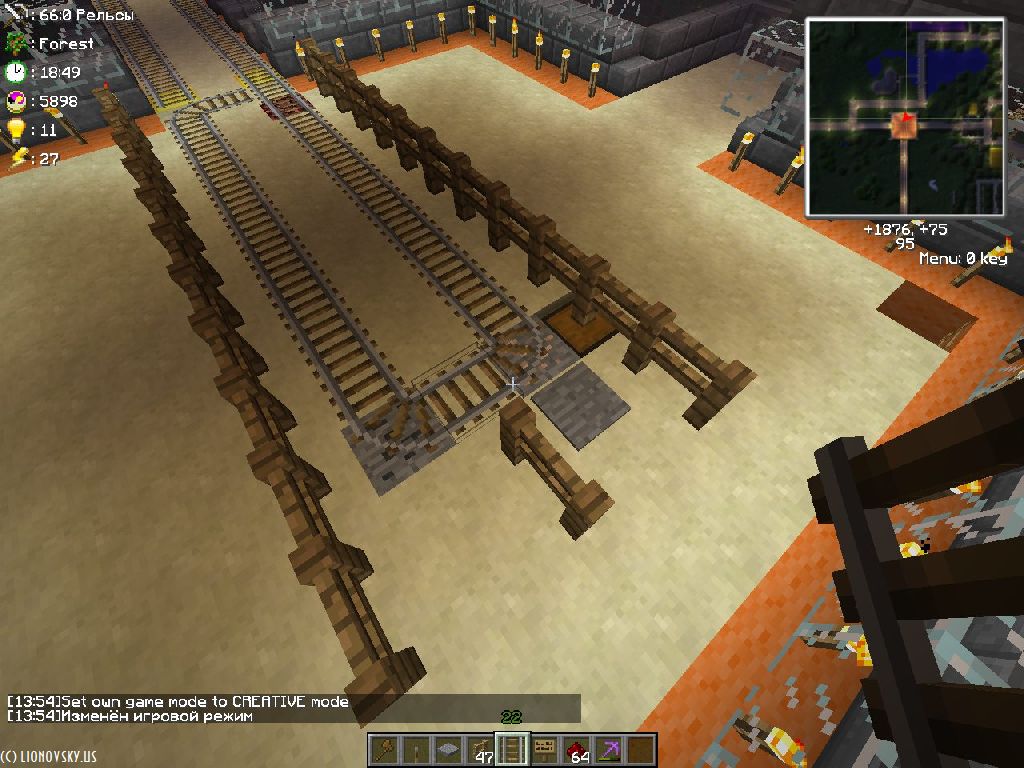This screenshot has height=768, width=1024.
Task: Equip the purple enchanted pickaxe
Action: [x=608, y=749]
